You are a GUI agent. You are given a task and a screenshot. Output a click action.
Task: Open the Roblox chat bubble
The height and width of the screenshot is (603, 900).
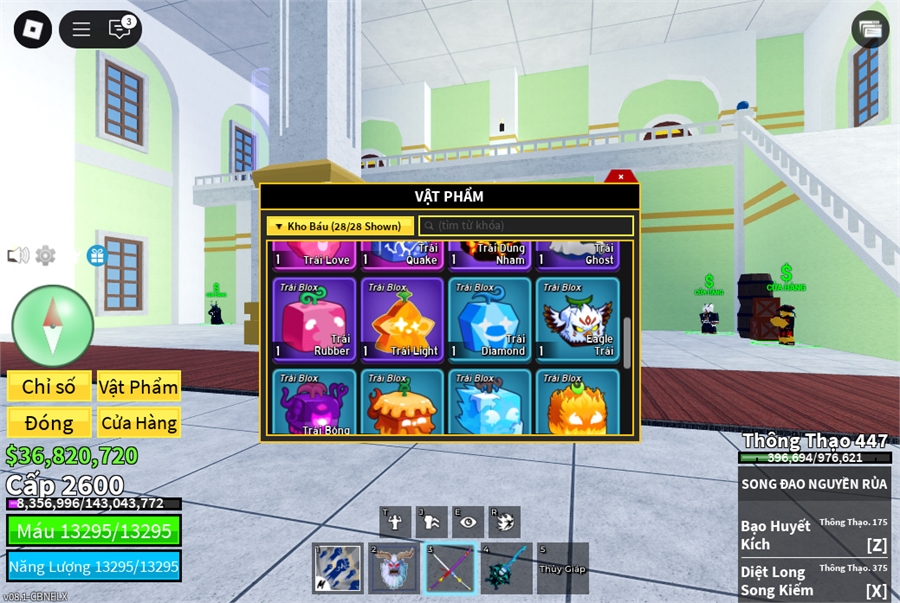click(x=120, y=29)
